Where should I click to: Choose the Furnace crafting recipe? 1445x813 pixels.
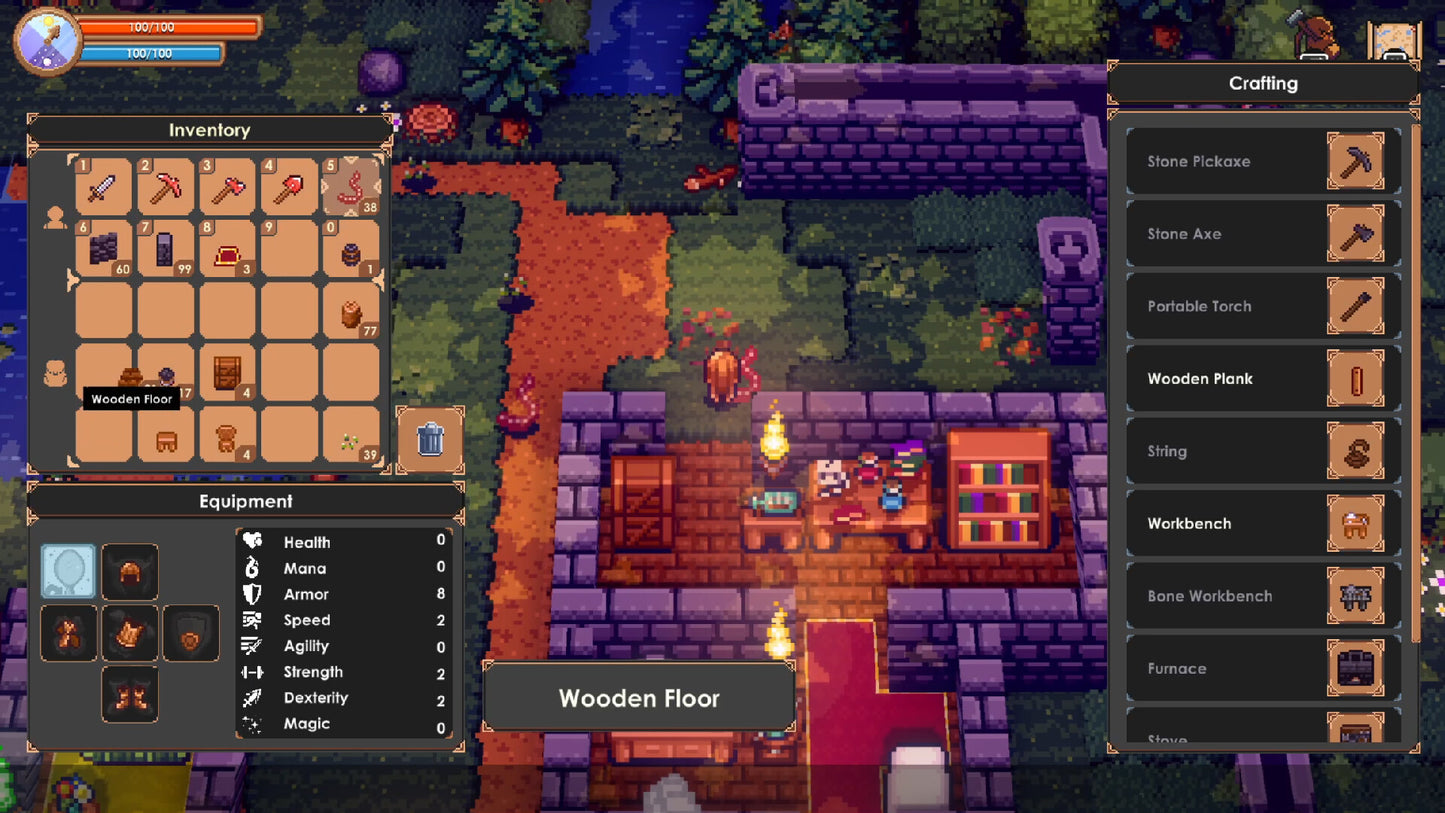(1263, 669)
